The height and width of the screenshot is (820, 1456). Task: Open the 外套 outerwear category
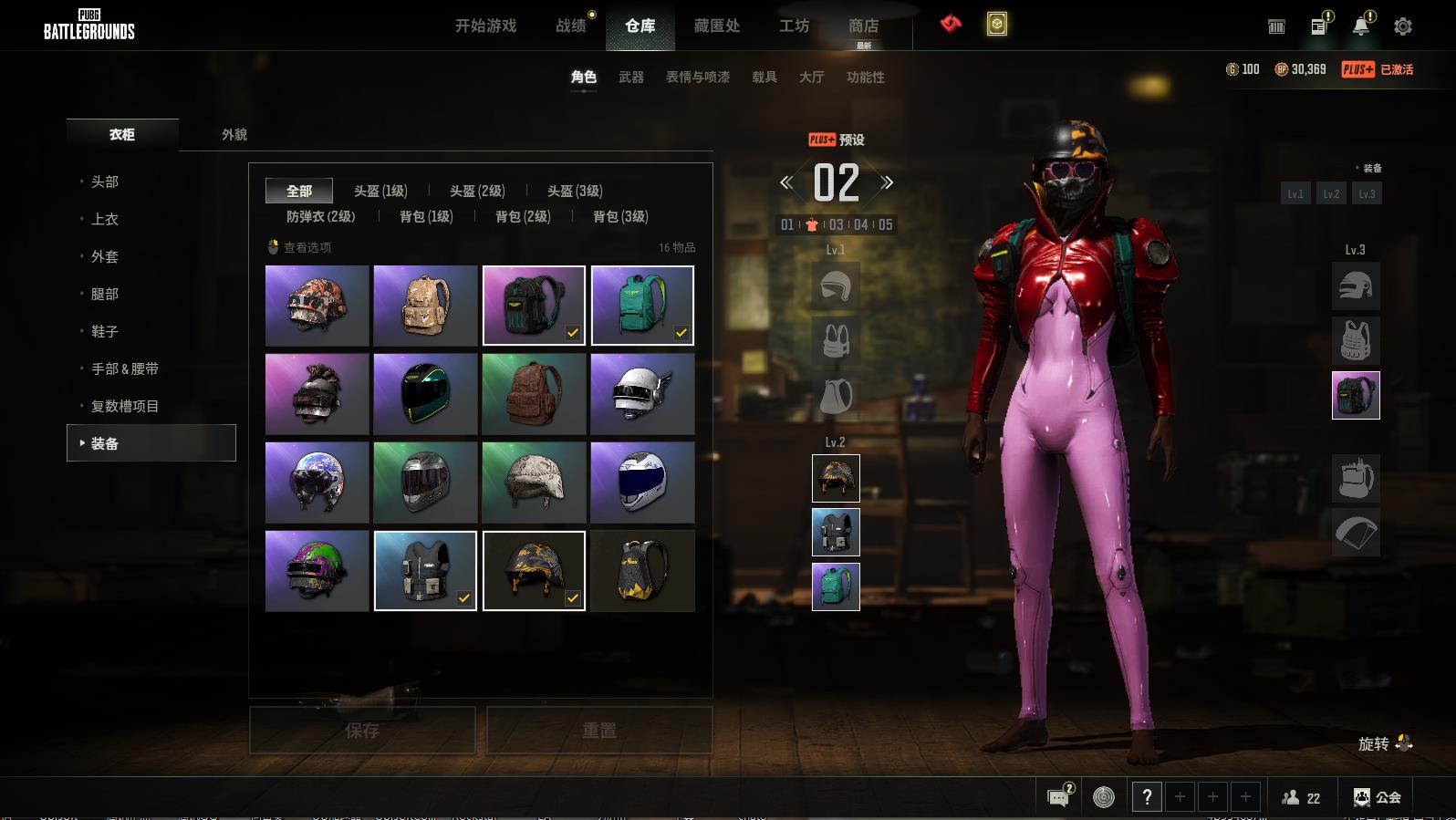(105, 256)
